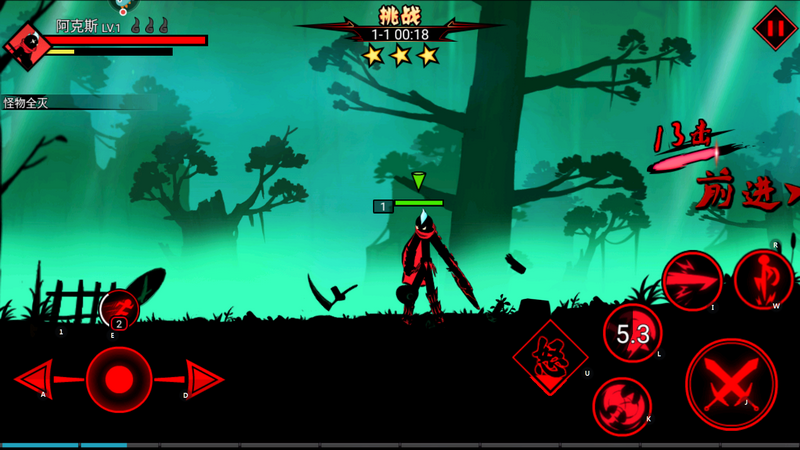Use the consumable item with count 2

(x=119, y=309)
